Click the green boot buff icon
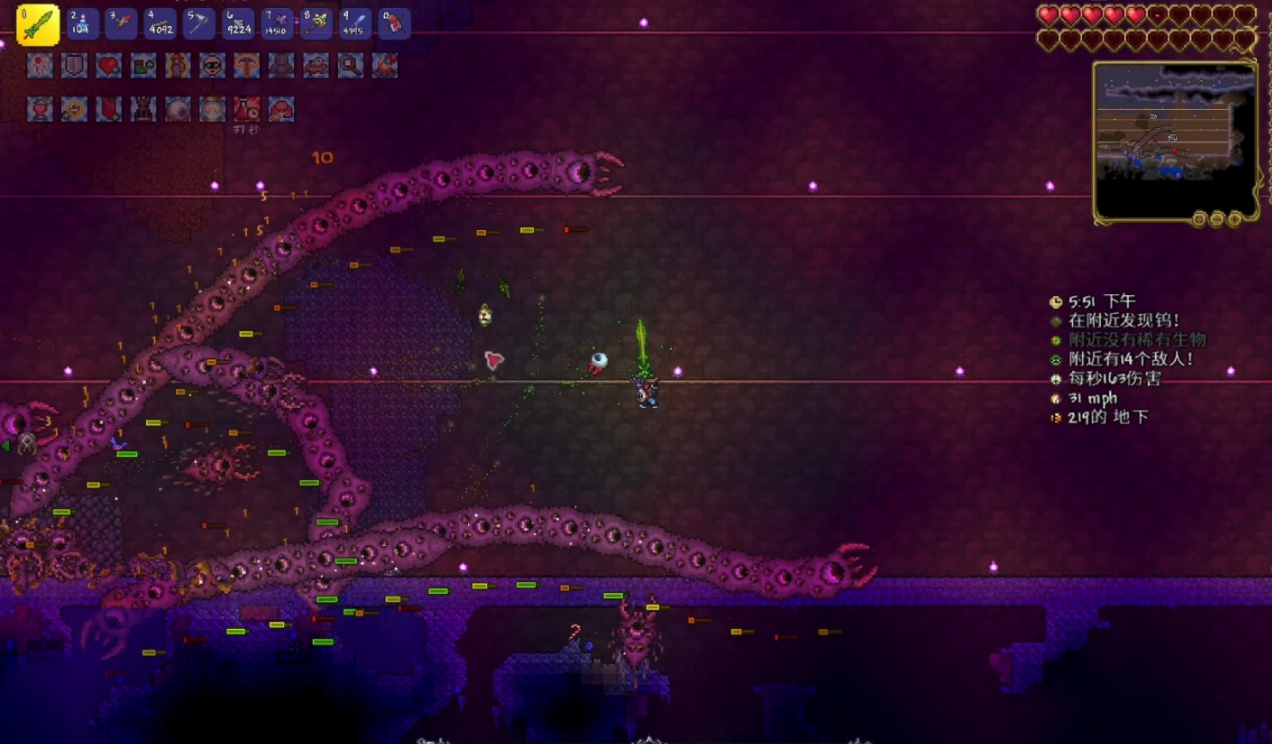Image resolution: width=1272 pixels, height=744 pixels. pos(143,66)
